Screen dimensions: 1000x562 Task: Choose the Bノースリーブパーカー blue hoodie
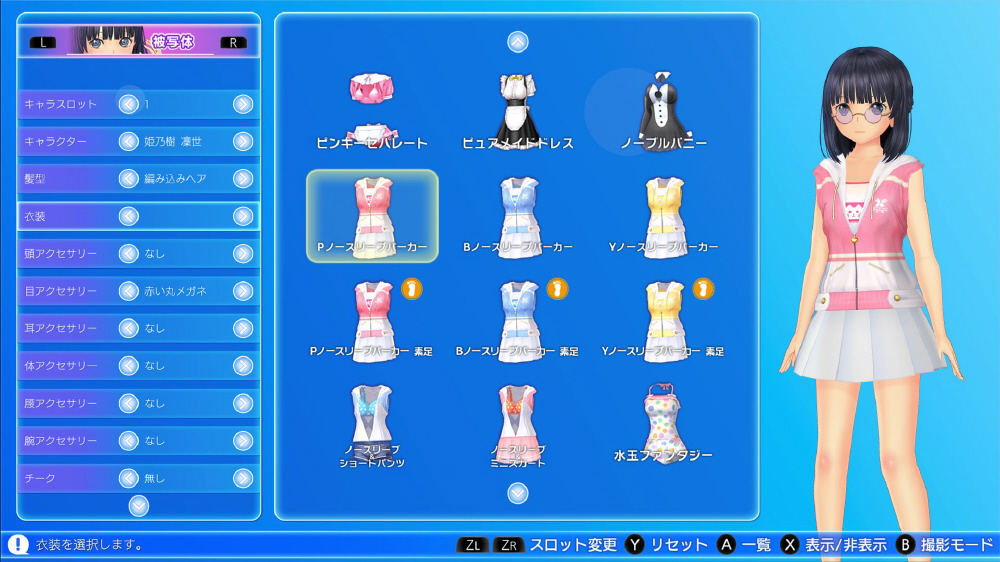click(x=517, y=215)
